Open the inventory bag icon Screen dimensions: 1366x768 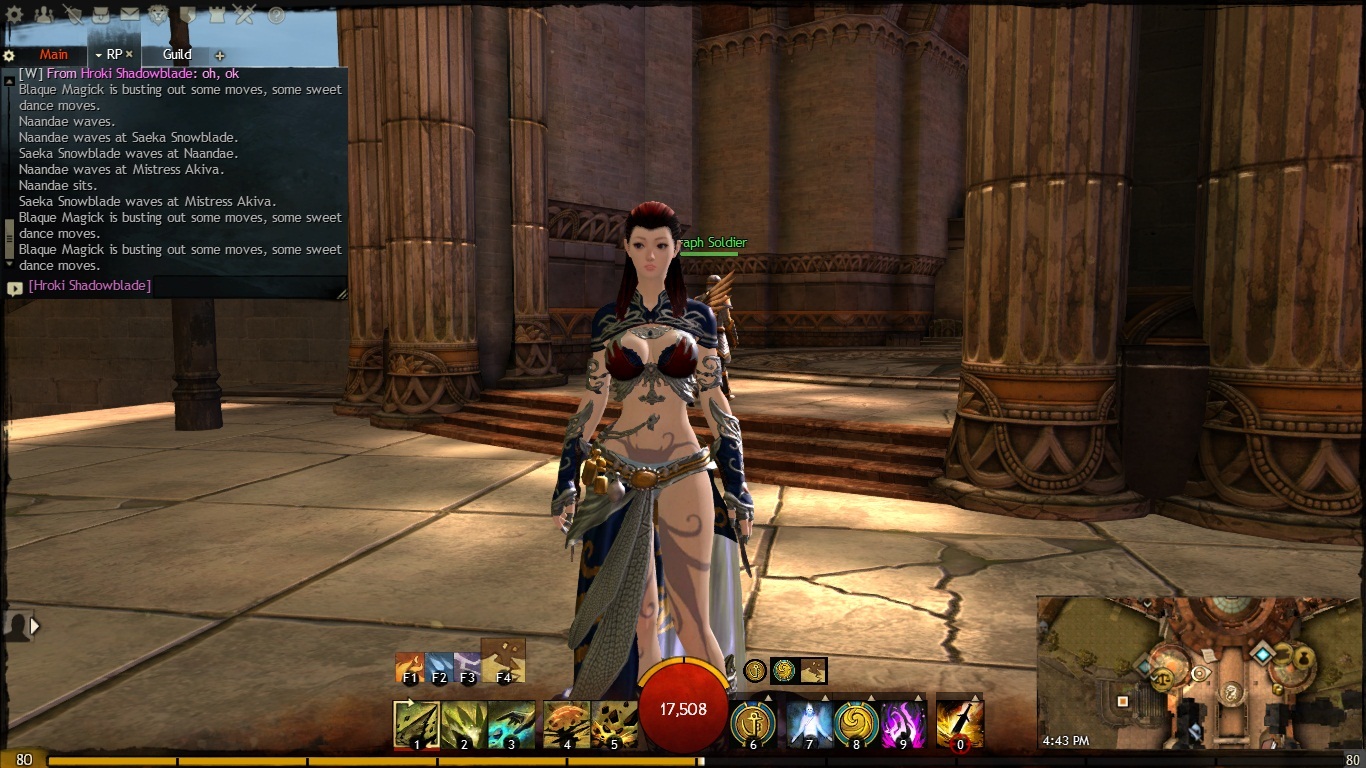pyautogui.click(x=101, y=15)
